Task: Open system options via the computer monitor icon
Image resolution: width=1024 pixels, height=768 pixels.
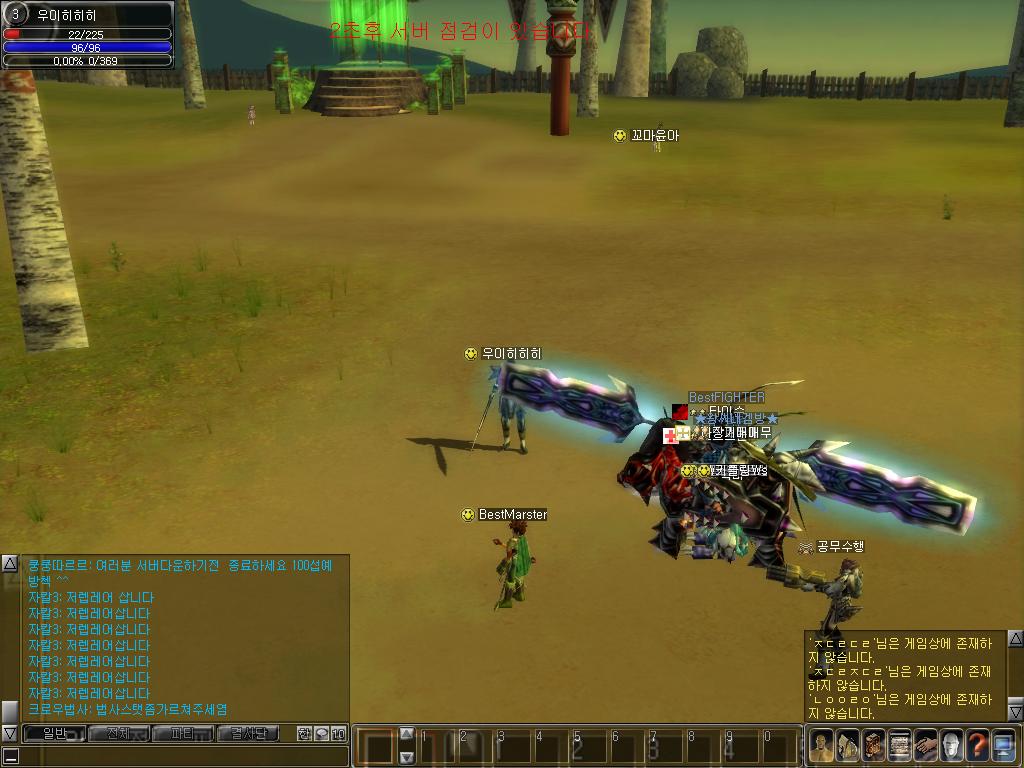Action: click(1004, 746)
